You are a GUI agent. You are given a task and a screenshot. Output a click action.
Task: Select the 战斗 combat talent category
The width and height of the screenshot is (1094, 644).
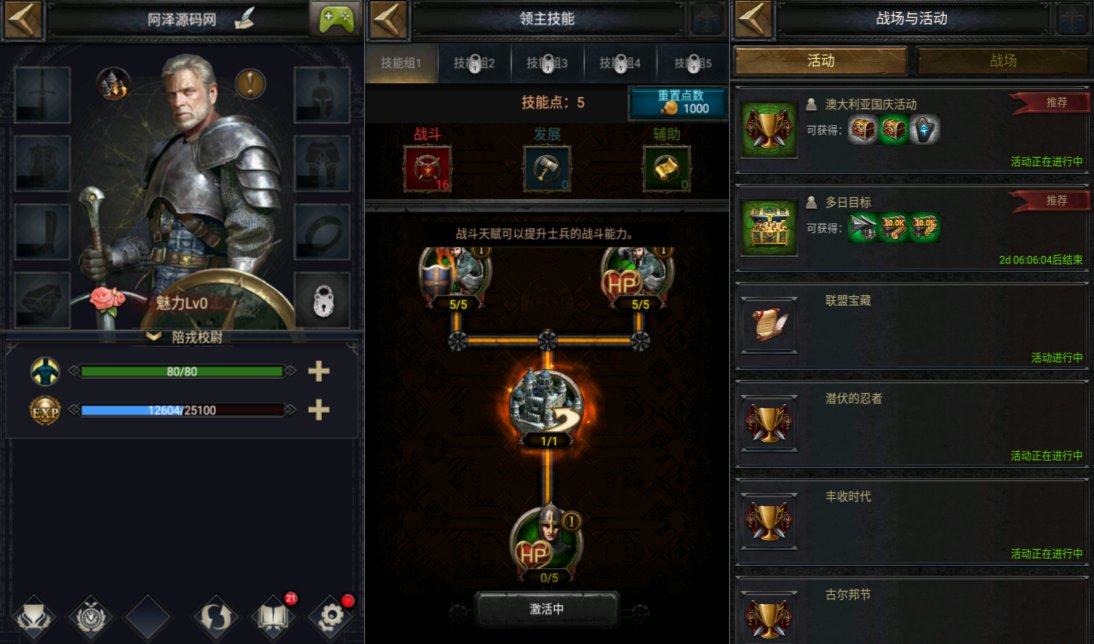[x=427, y=168]
